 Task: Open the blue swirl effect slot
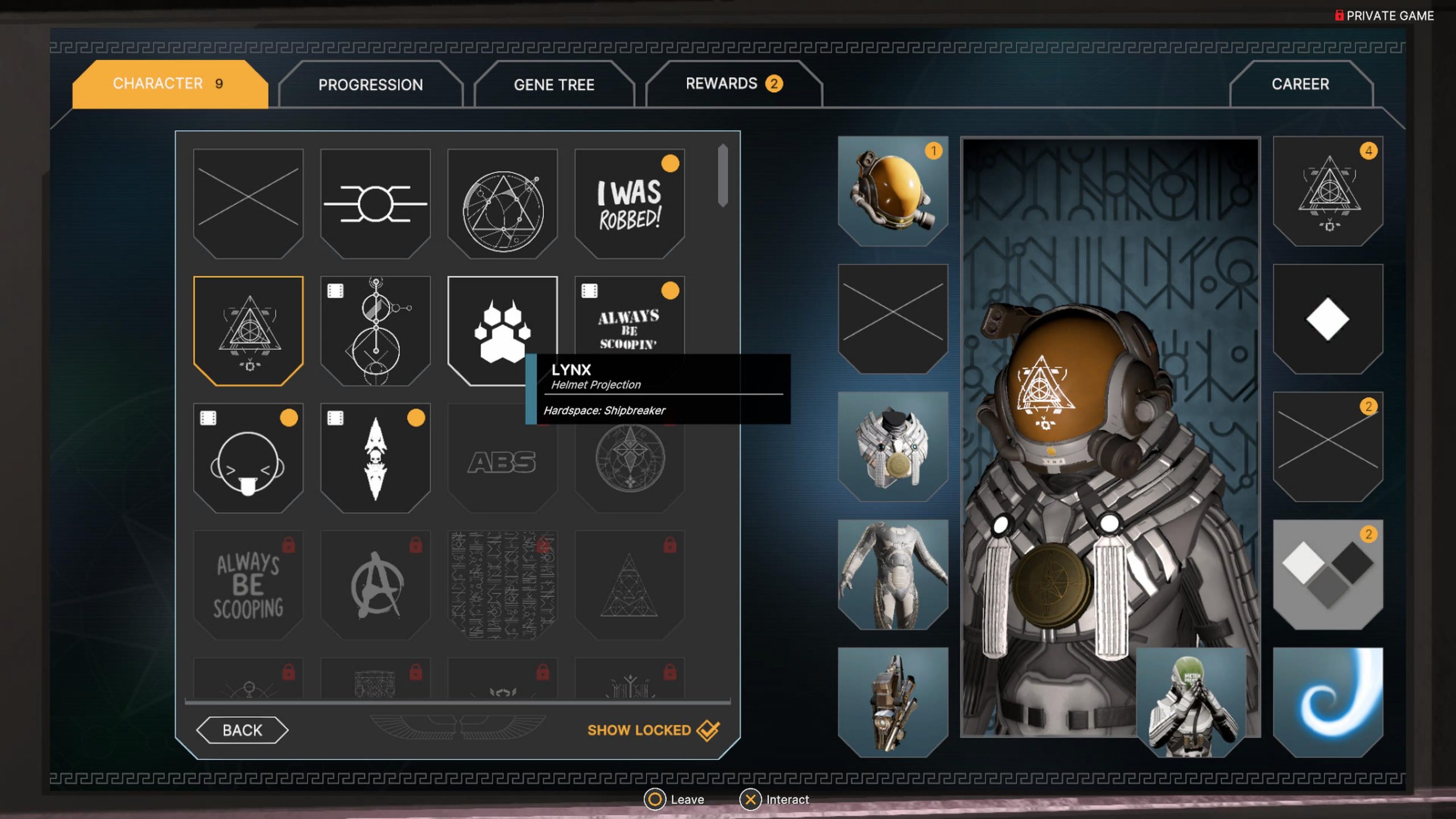(1327, 702)
